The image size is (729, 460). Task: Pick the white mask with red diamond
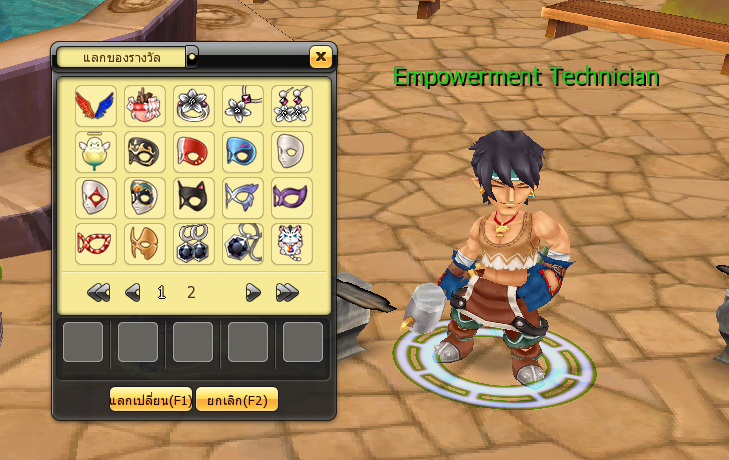96,197
